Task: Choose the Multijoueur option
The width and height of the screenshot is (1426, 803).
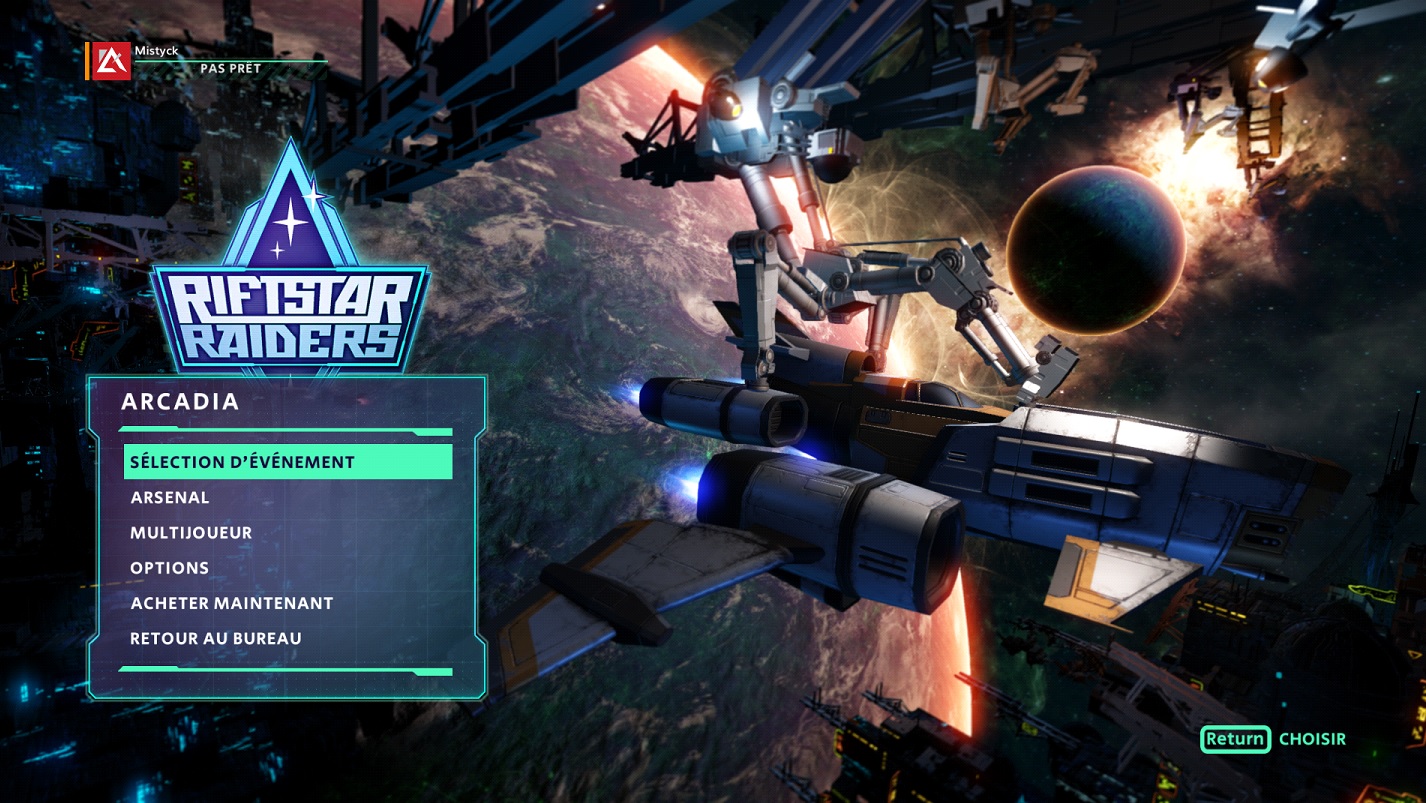Action: click(191, 533)
